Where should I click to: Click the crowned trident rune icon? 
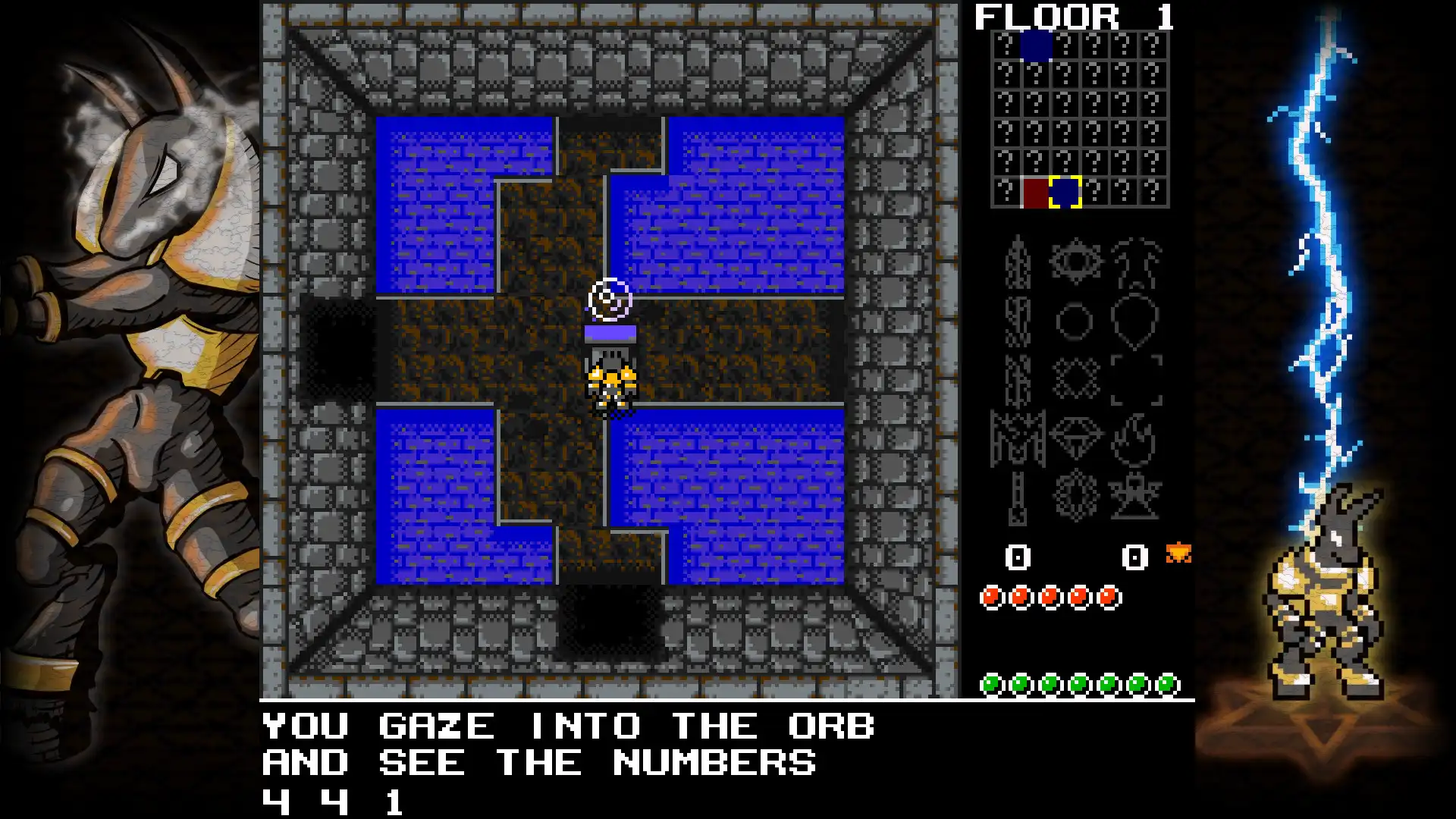(x=1134, y=263)
